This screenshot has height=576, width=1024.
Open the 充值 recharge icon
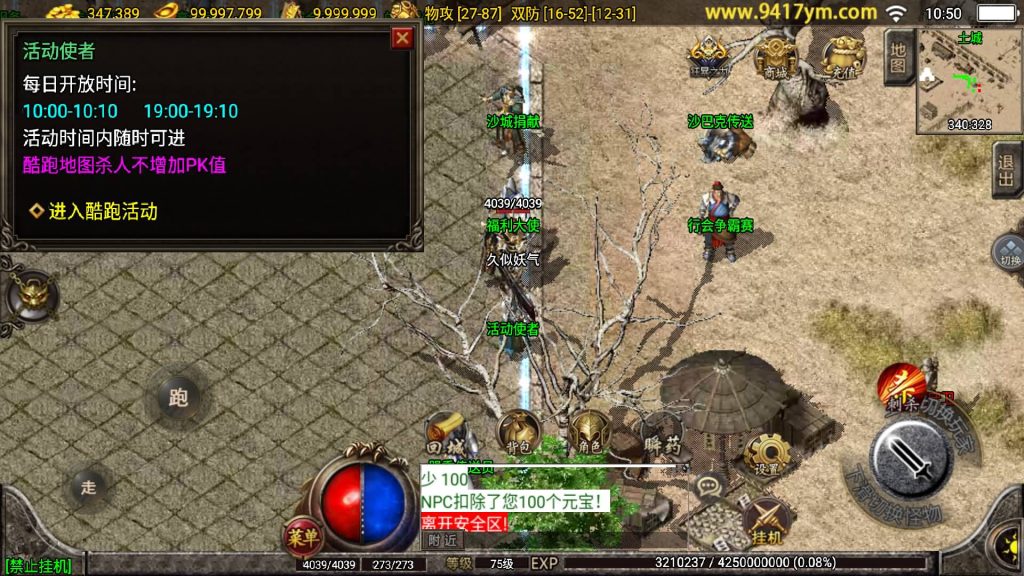coord(843,57)
